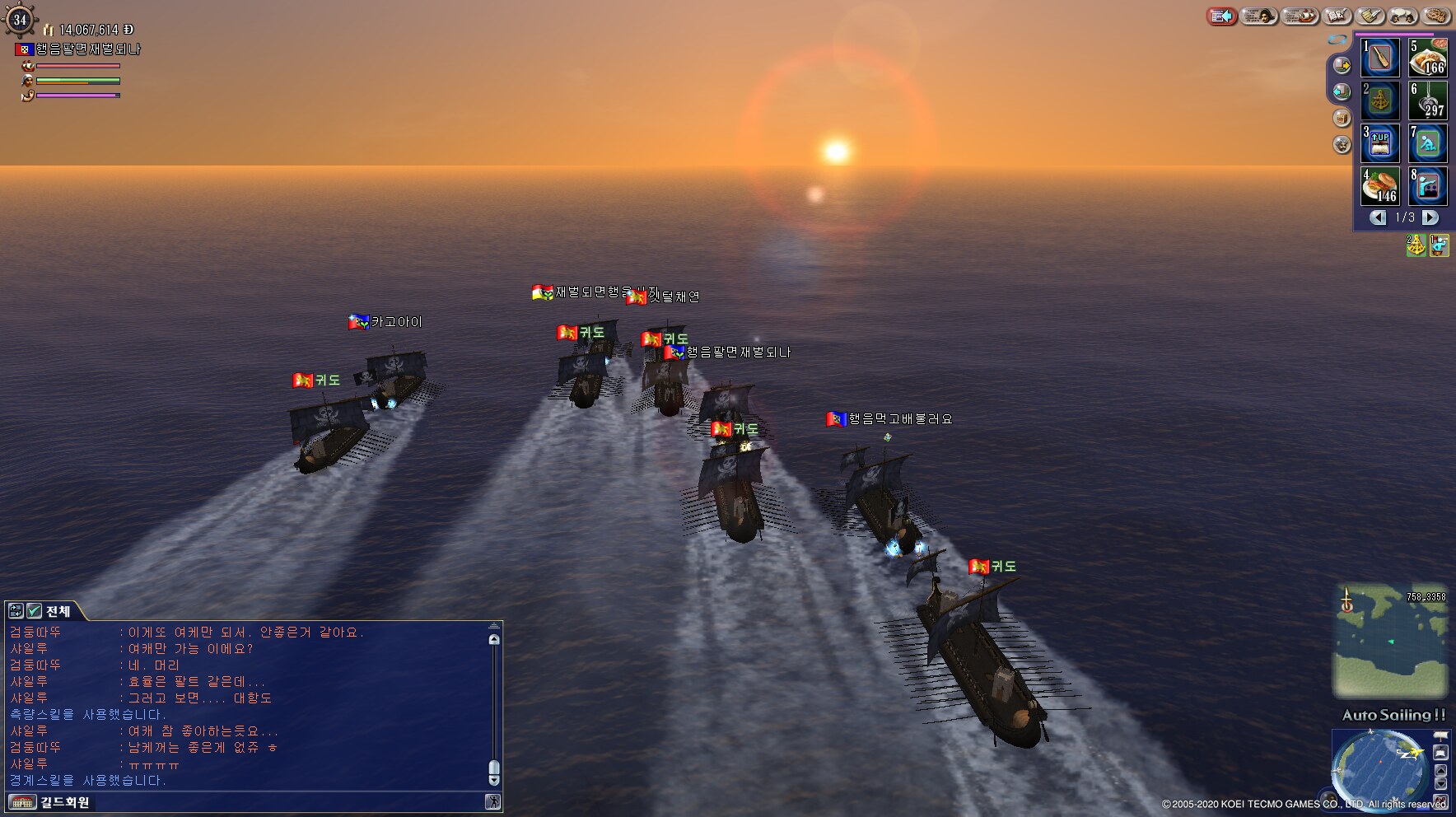Viewport: 1456px width, 817px height.
Task: Go to the previous hotbar page
Action: coord(1378,217)
